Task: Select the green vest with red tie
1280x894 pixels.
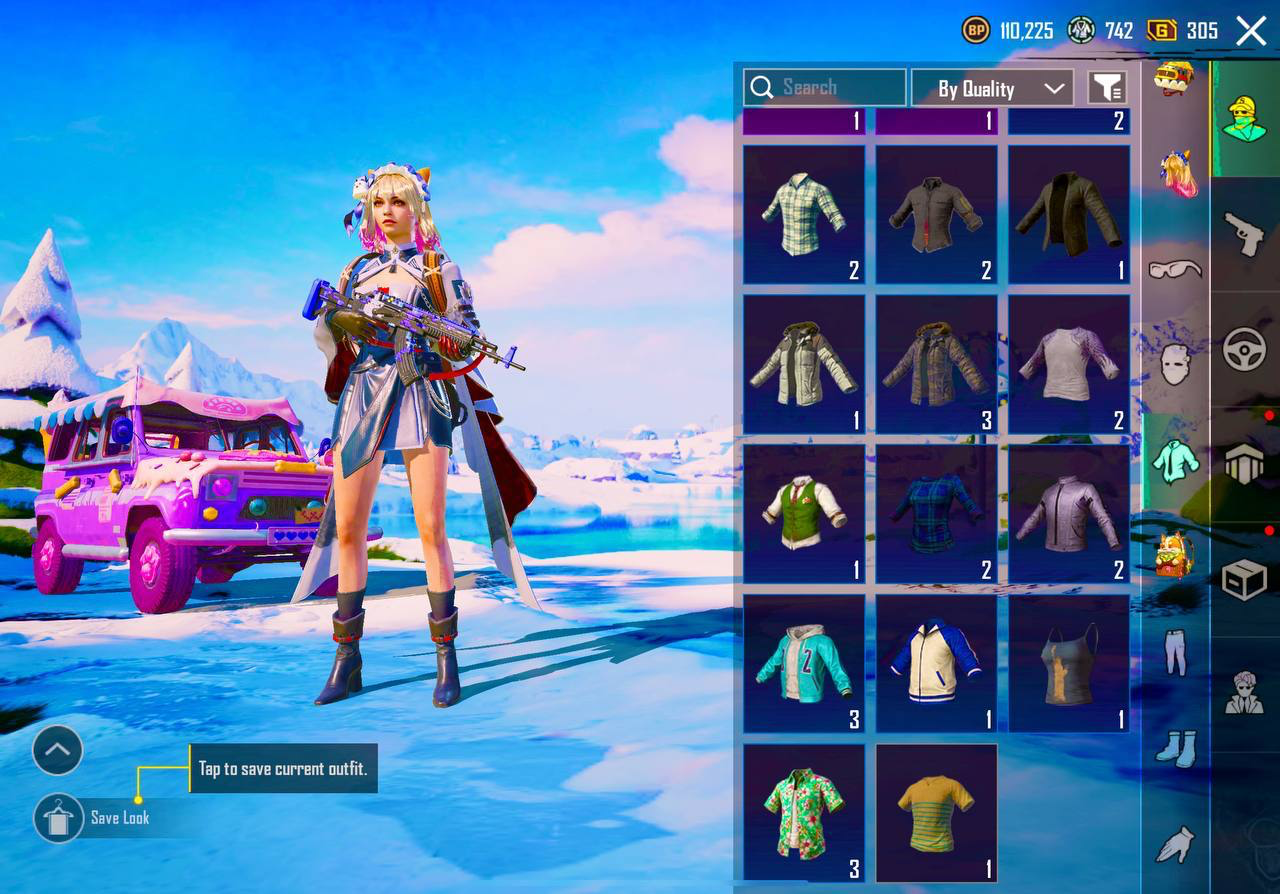Action: point(804,514)
